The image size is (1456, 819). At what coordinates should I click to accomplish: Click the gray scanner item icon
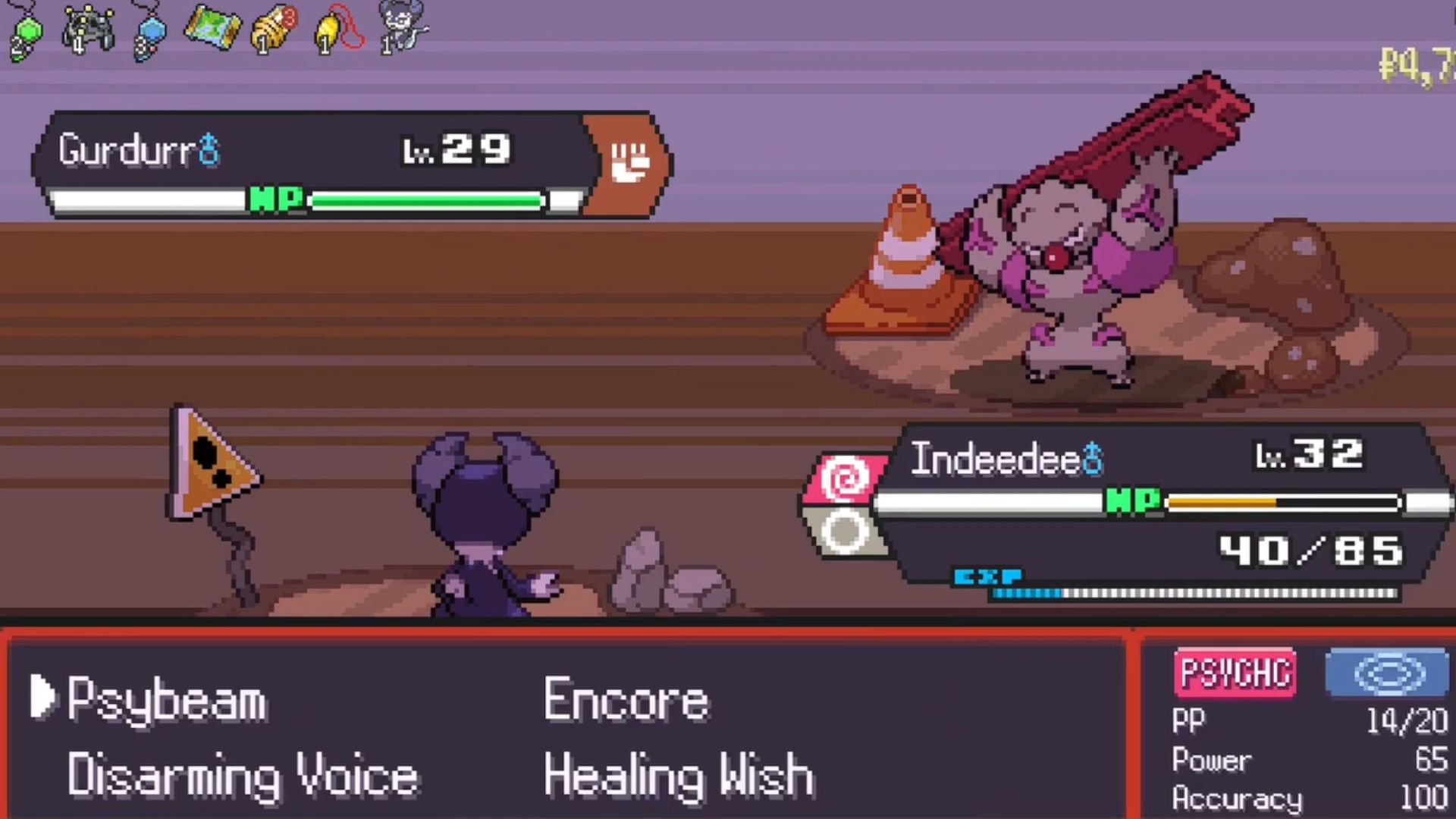click(89, 30)
